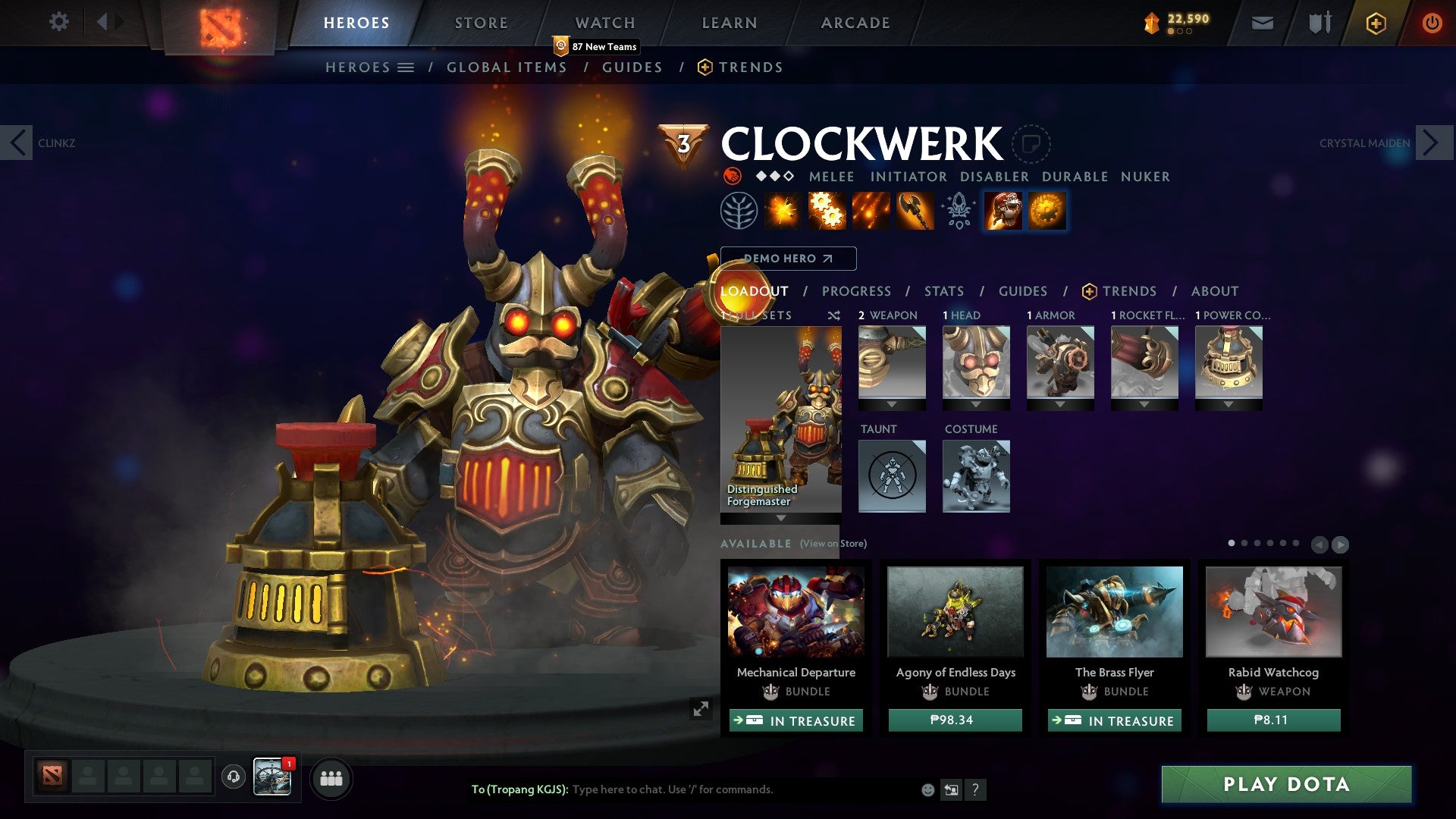Image resolution: width=1456 pixels, height=819 pixels.
Task: Click the fullscreen expand hero preview toggle
Action: (x=701, y=709)
